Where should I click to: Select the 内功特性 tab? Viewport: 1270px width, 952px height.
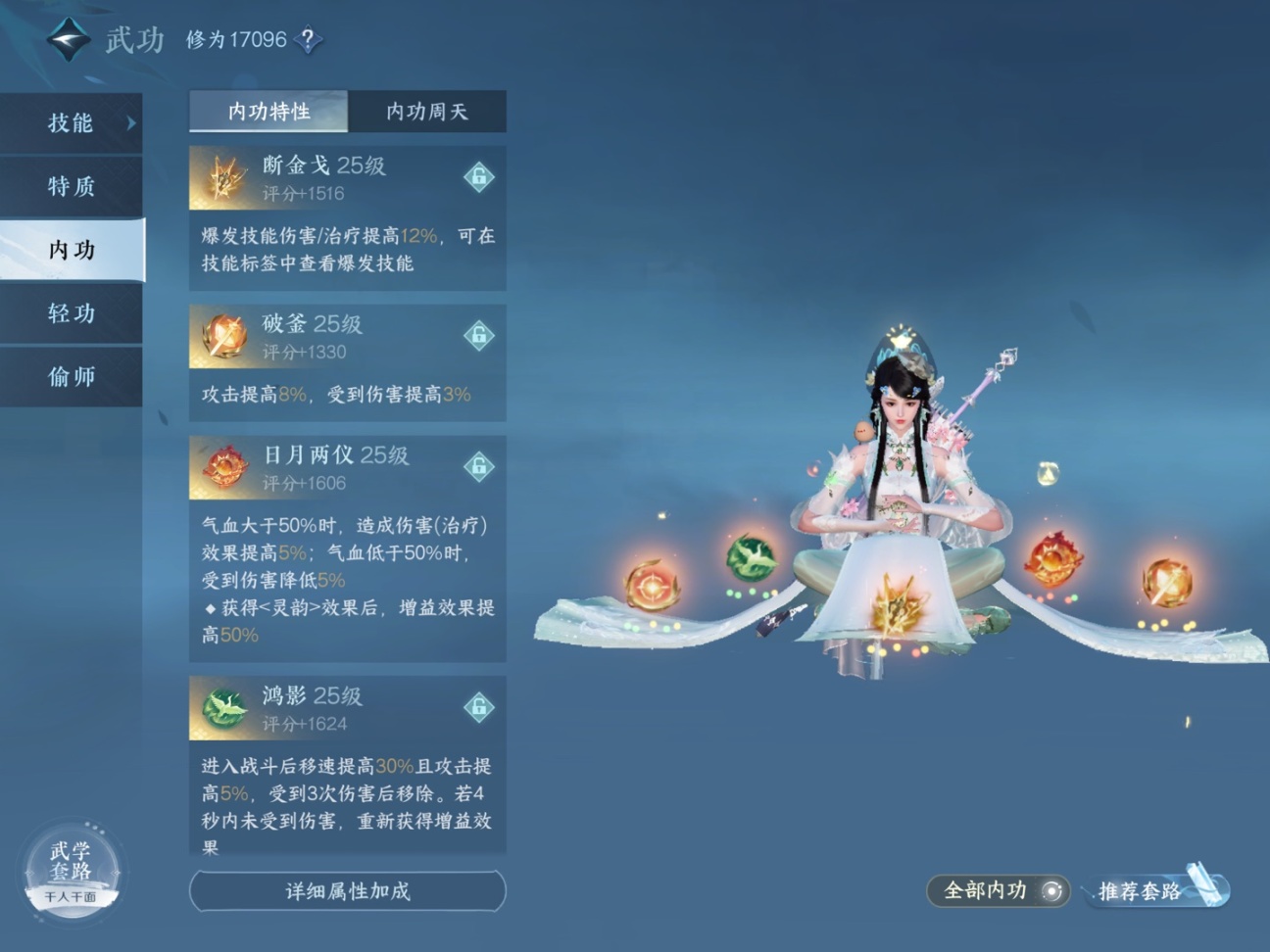pos(267,112)
